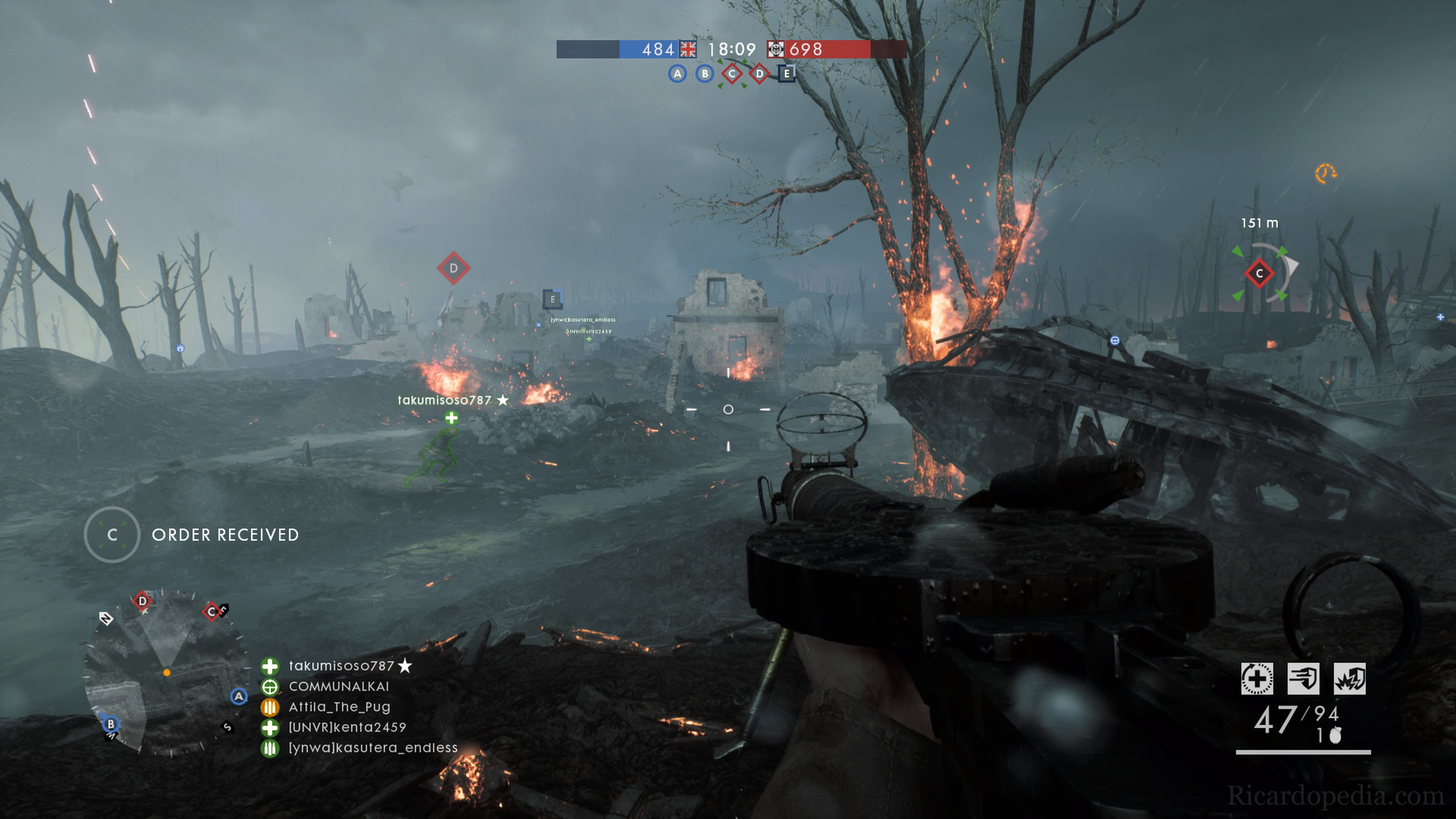
Task: Select the middle gadget icon above ammo
Action: pos(1304,678)
